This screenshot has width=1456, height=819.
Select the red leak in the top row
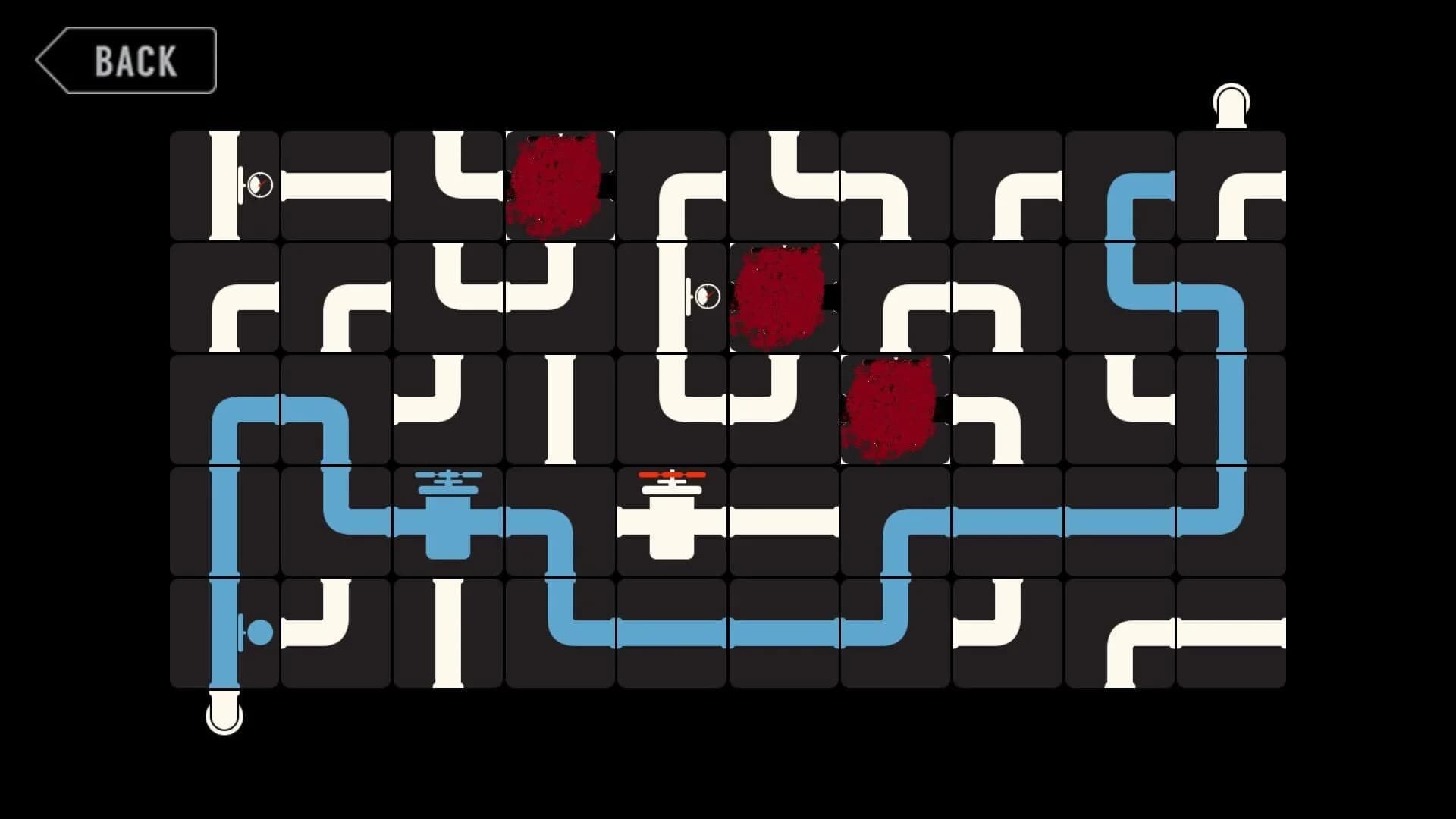click(561, 186)
